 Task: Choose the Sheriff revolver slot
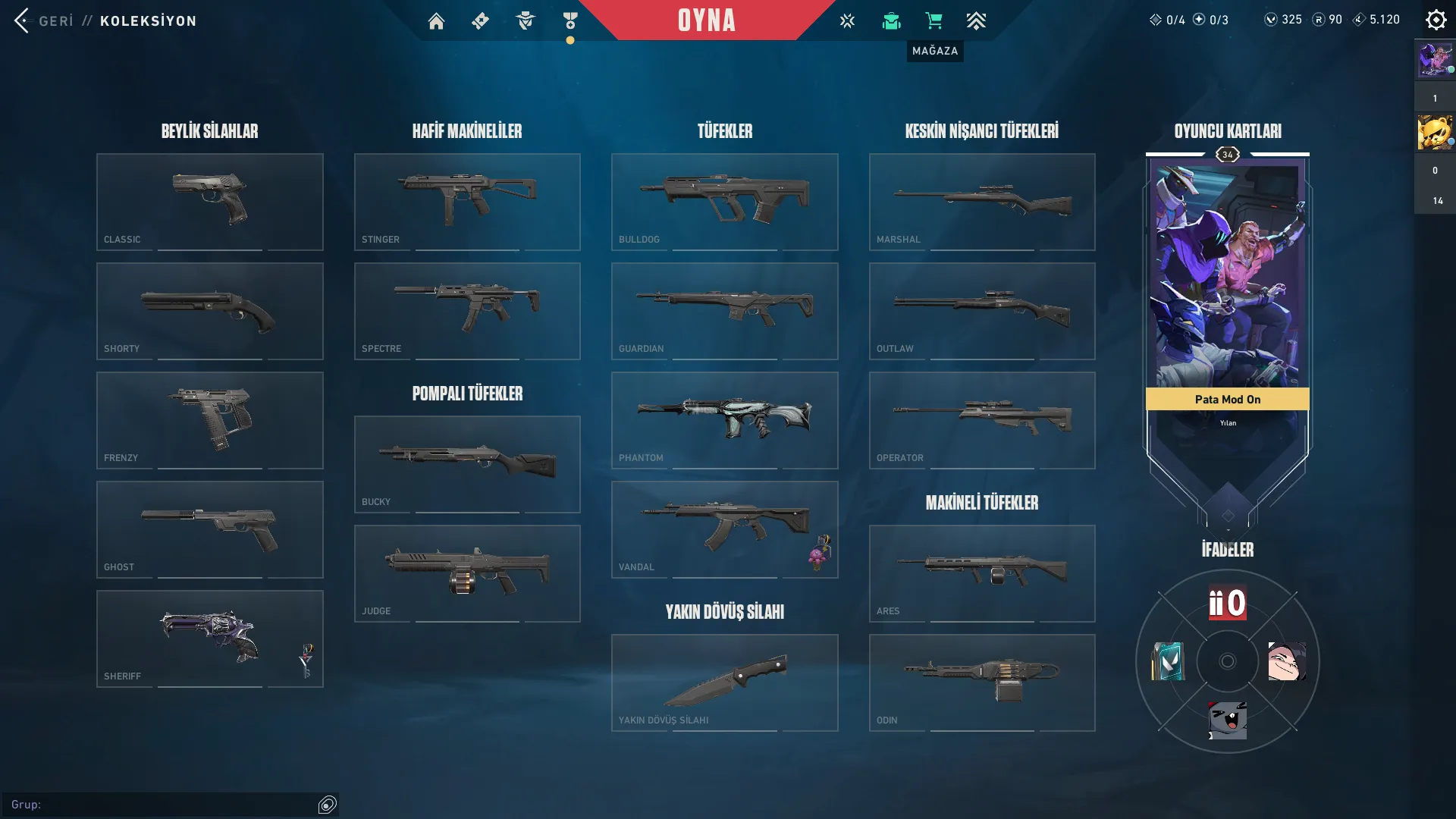click(x=209, y=639)
